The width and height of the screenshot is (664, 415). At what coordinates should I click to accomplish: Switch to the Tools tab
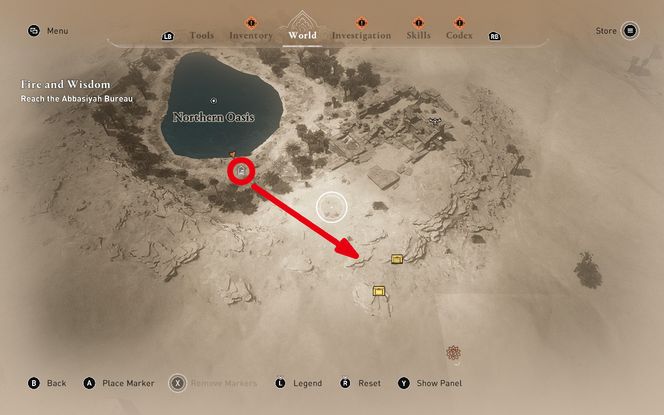point(201,35)
